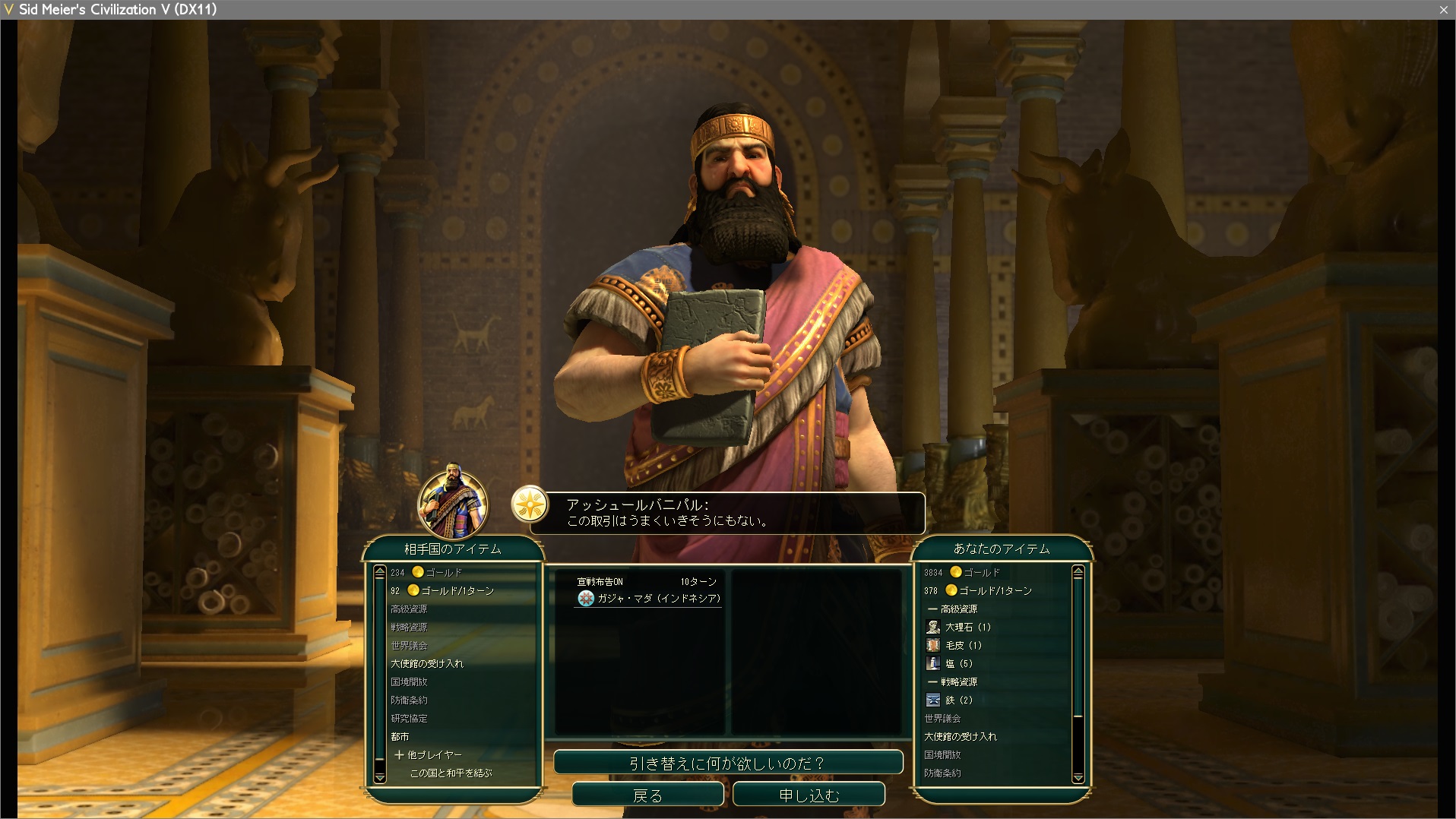Viewport: 1456px width, 819px height.
Task: Click the 申し込む (propose) button
Action: pos(809,795)
